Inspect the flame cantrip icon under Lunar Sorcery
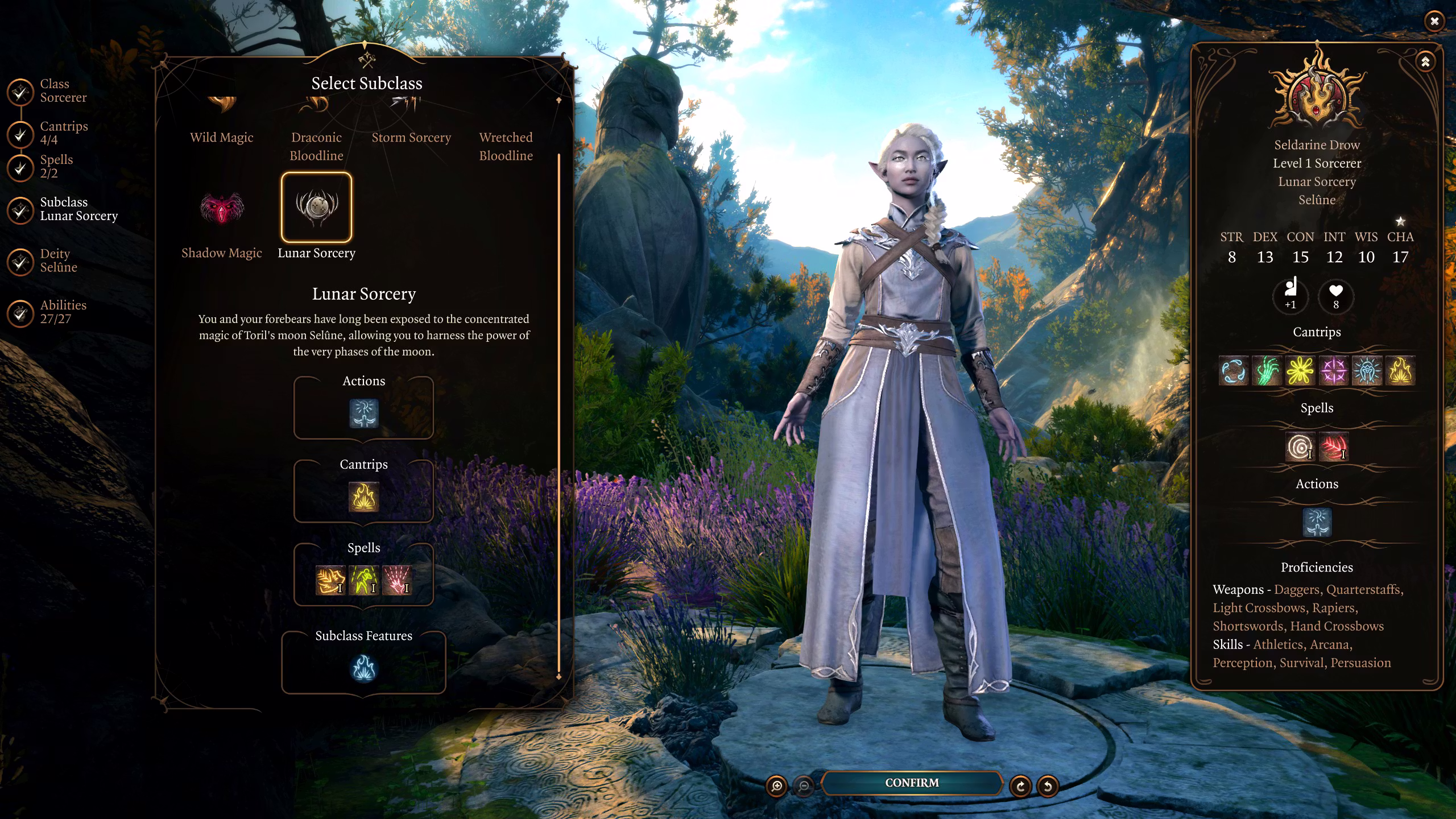The image size is (1456, 819). pyautogui.click(x=363, y=497)
